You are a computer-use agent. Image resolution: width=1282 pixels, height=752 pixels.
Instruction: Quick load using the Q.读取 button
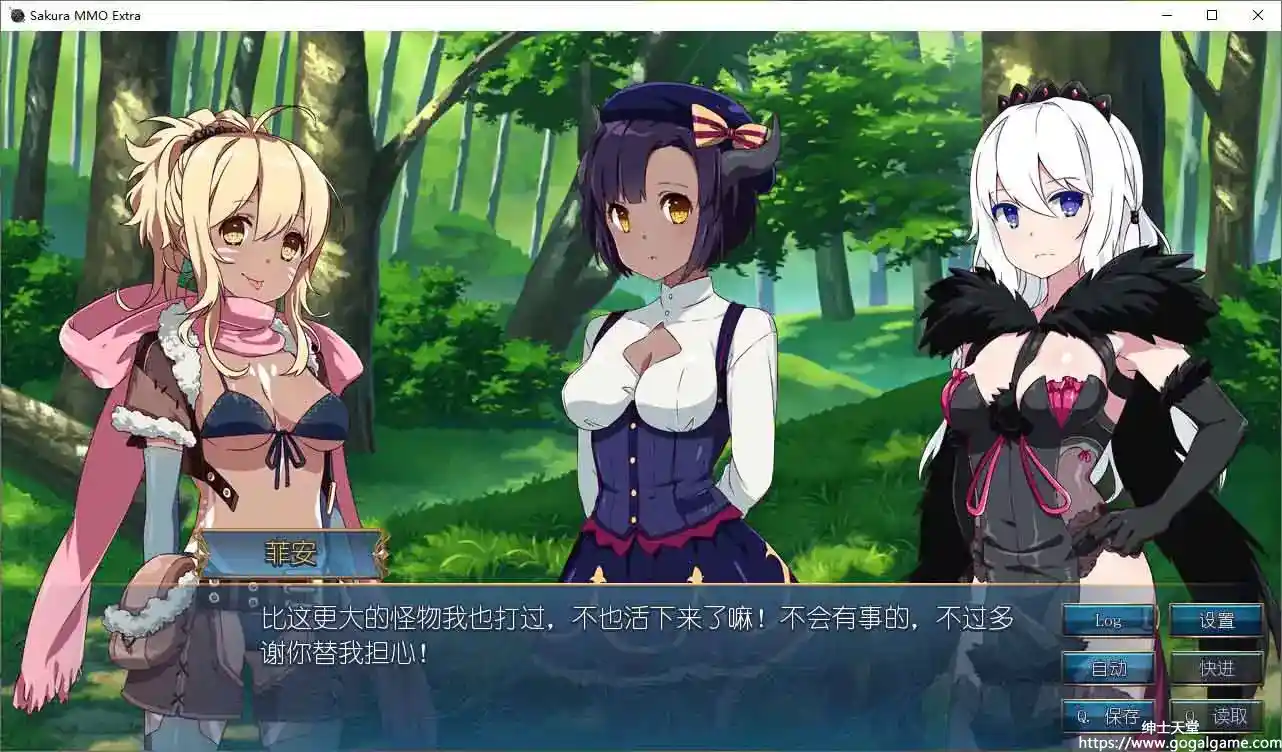point(1215,713)
